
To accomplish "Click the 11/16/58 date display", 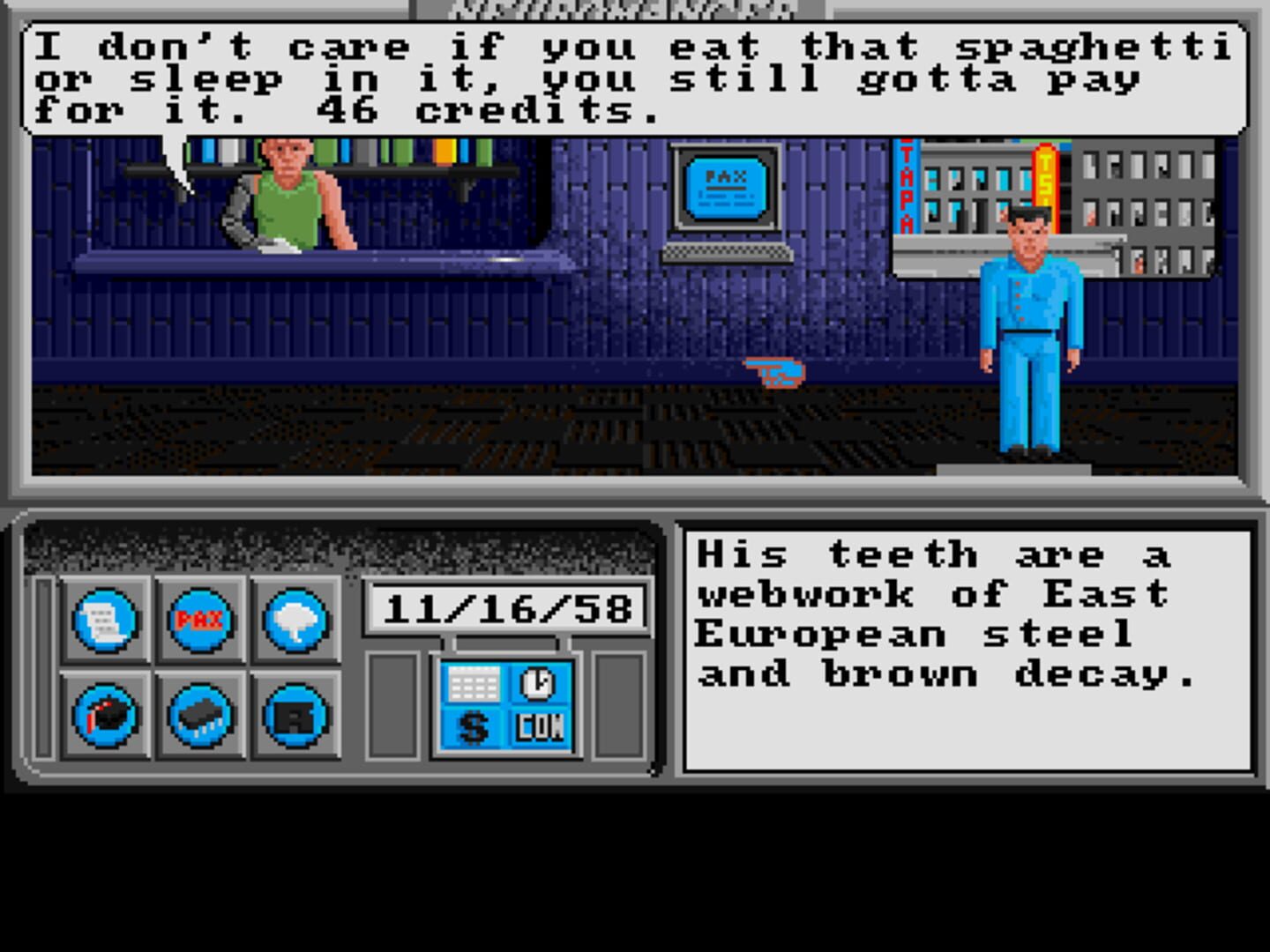I will tap(507, 605).
